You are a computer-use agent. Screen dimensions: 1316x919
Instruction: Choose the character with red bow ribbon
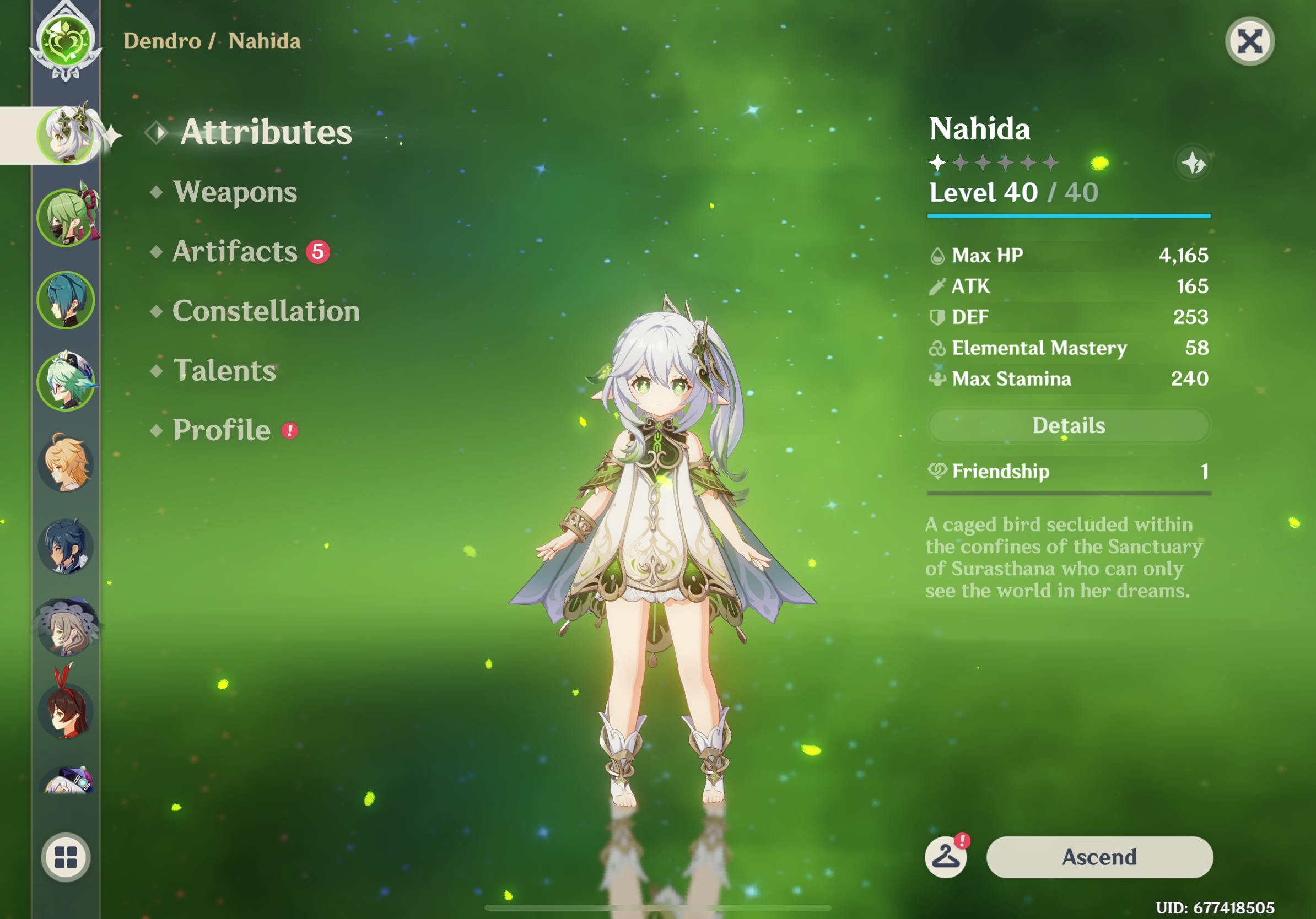pyautogui.click(x=67, y=709)
